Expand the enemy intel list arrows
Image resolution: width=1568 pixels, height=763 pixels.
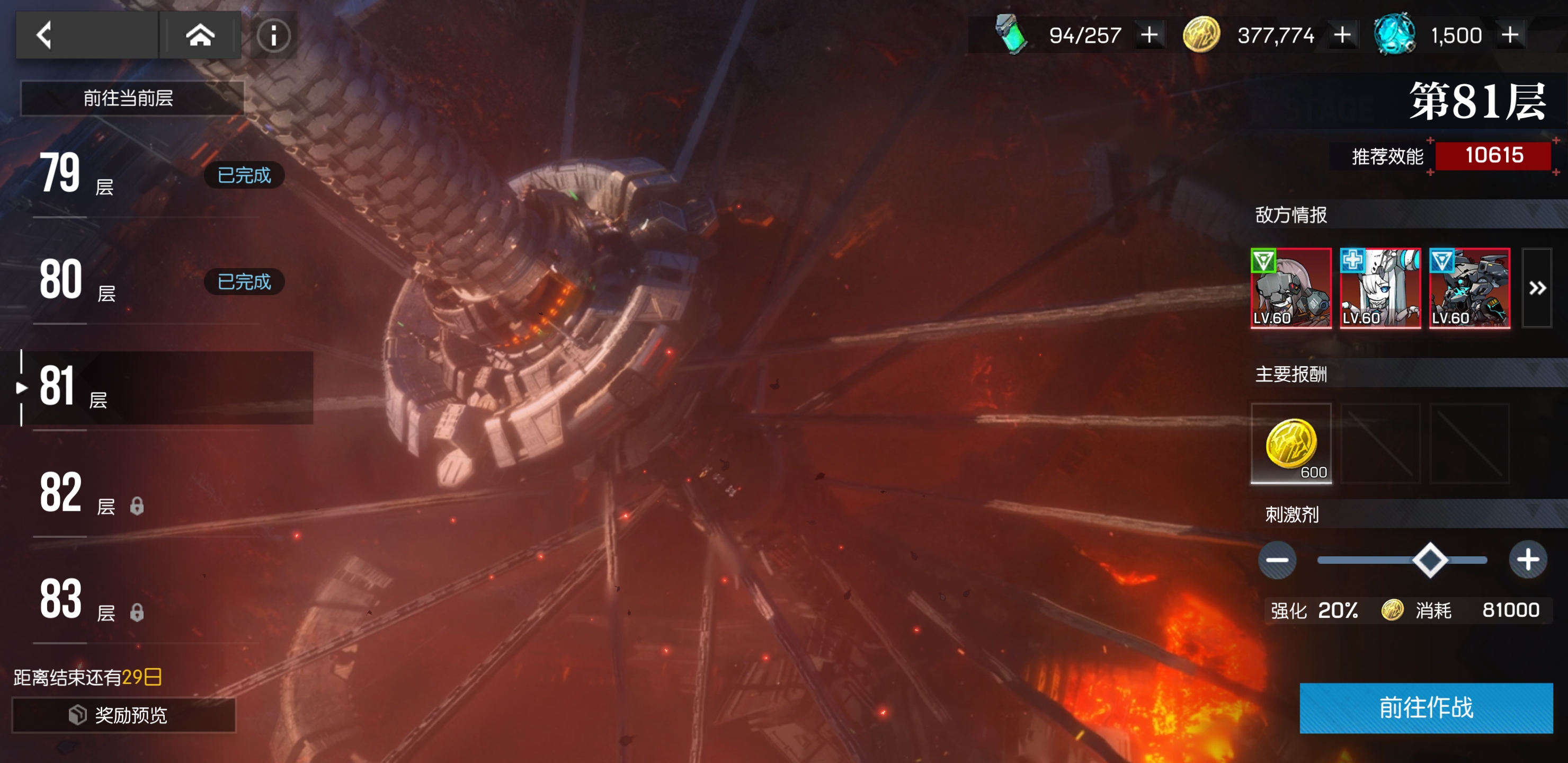pos(1537,288)
